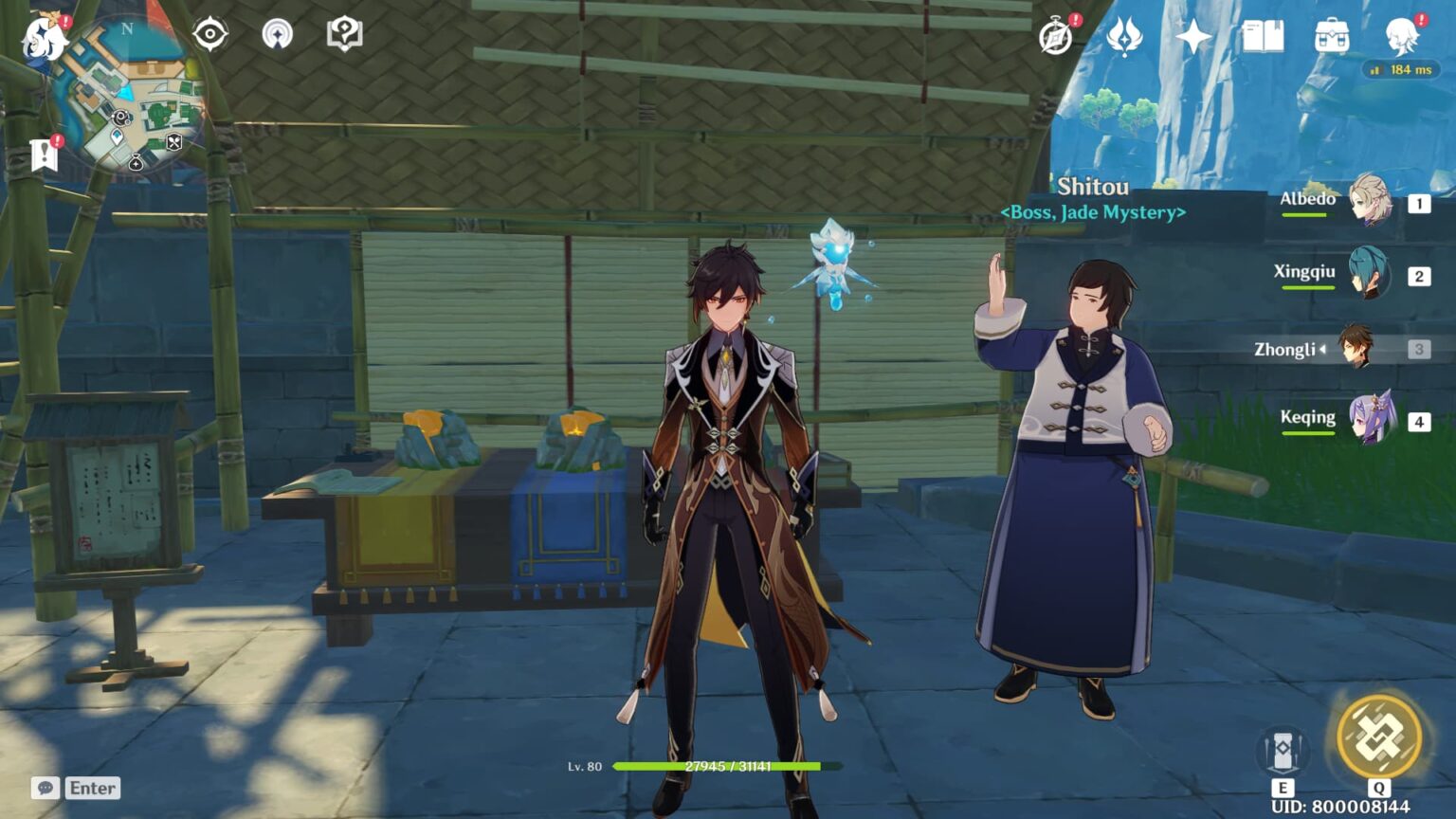Open the Wish menu star icon

pyautogui.click(x=1192, y=34)
